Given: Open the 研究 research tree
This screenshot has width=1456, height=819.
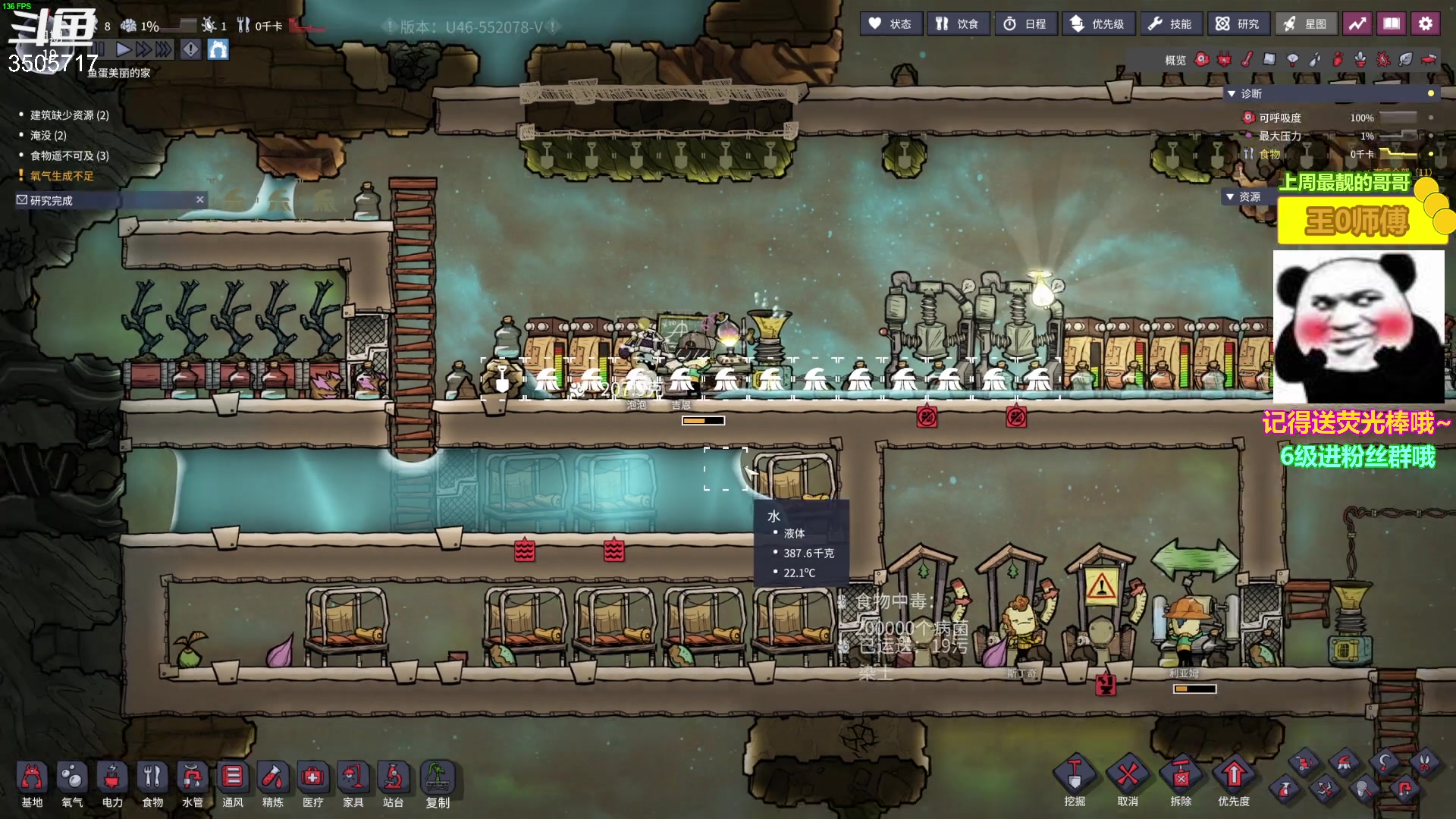Looking at the screenshot, I should tap(1238, 24).
